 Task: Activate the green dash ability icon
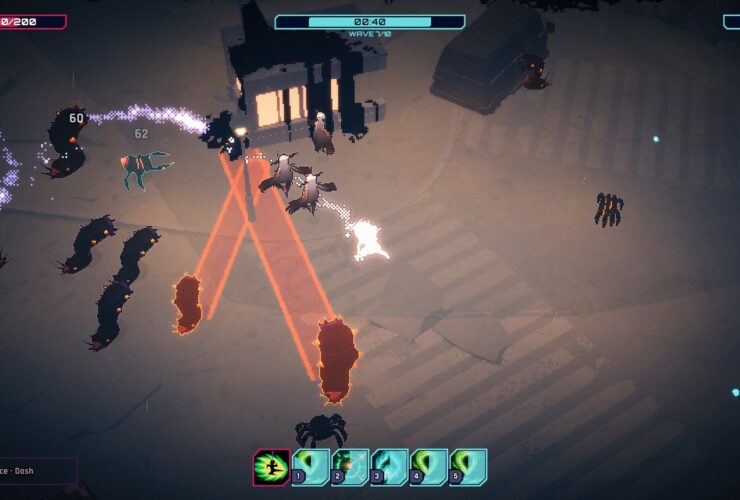click(271, 467)
